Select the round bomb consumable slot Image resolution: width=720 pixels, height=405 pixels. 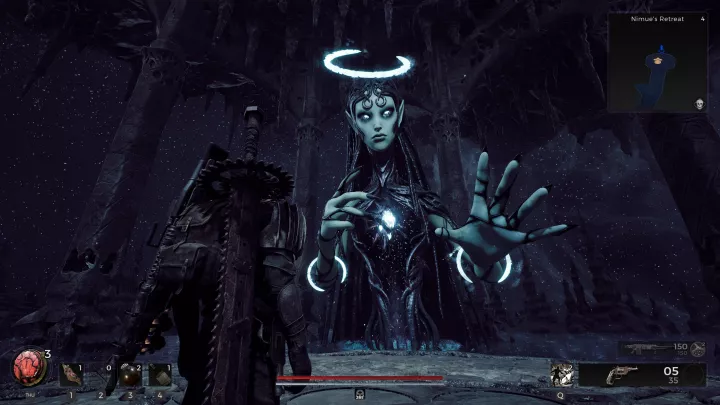[129, 375]
